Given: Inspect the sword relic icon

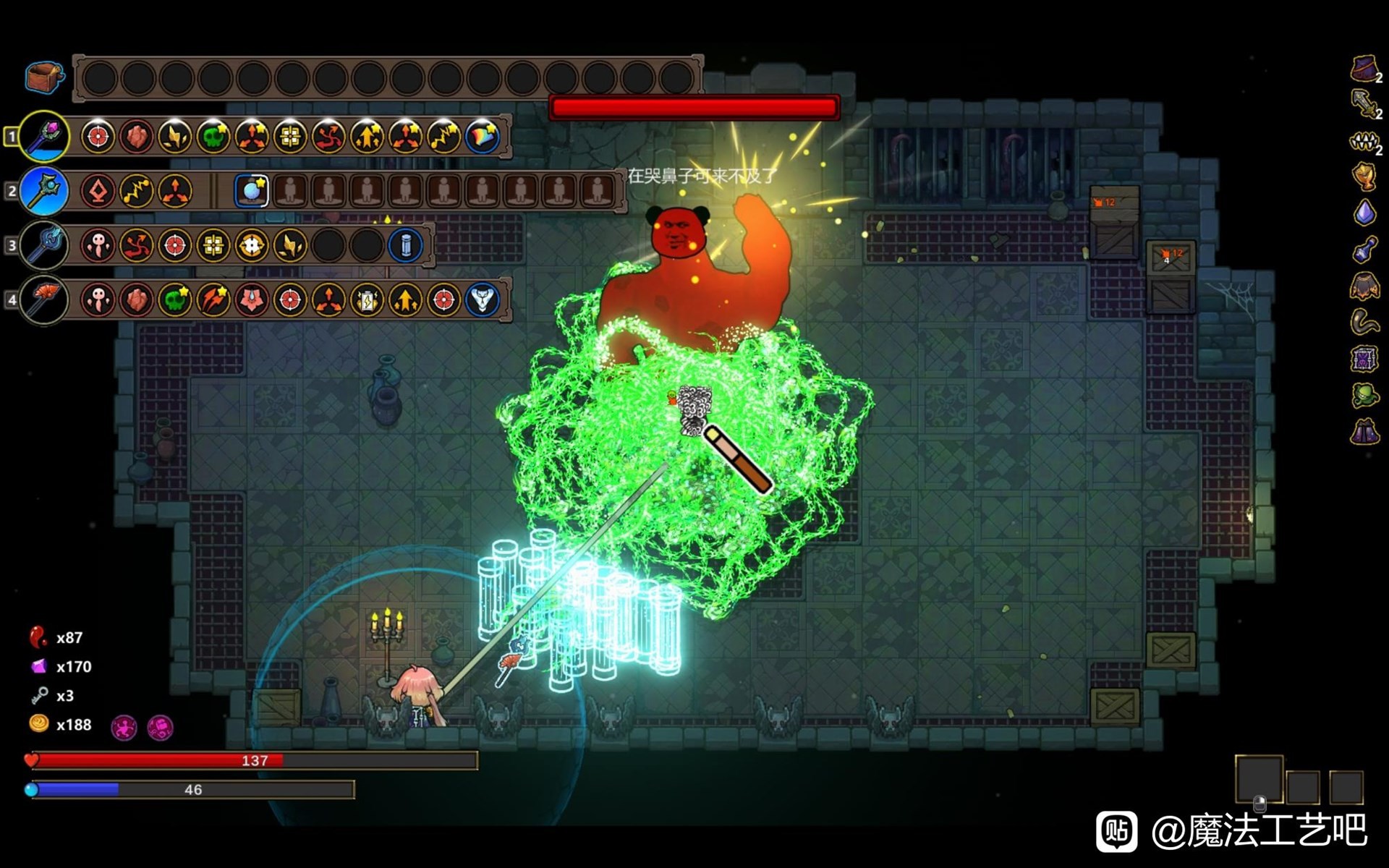Looking at the screenshot, I should click(1364, 103).
